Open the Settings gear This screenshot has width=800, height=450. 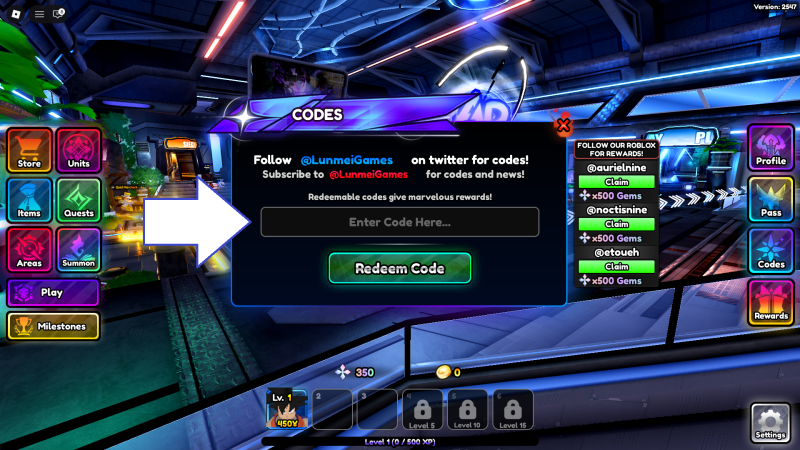[x=770, y=422]
